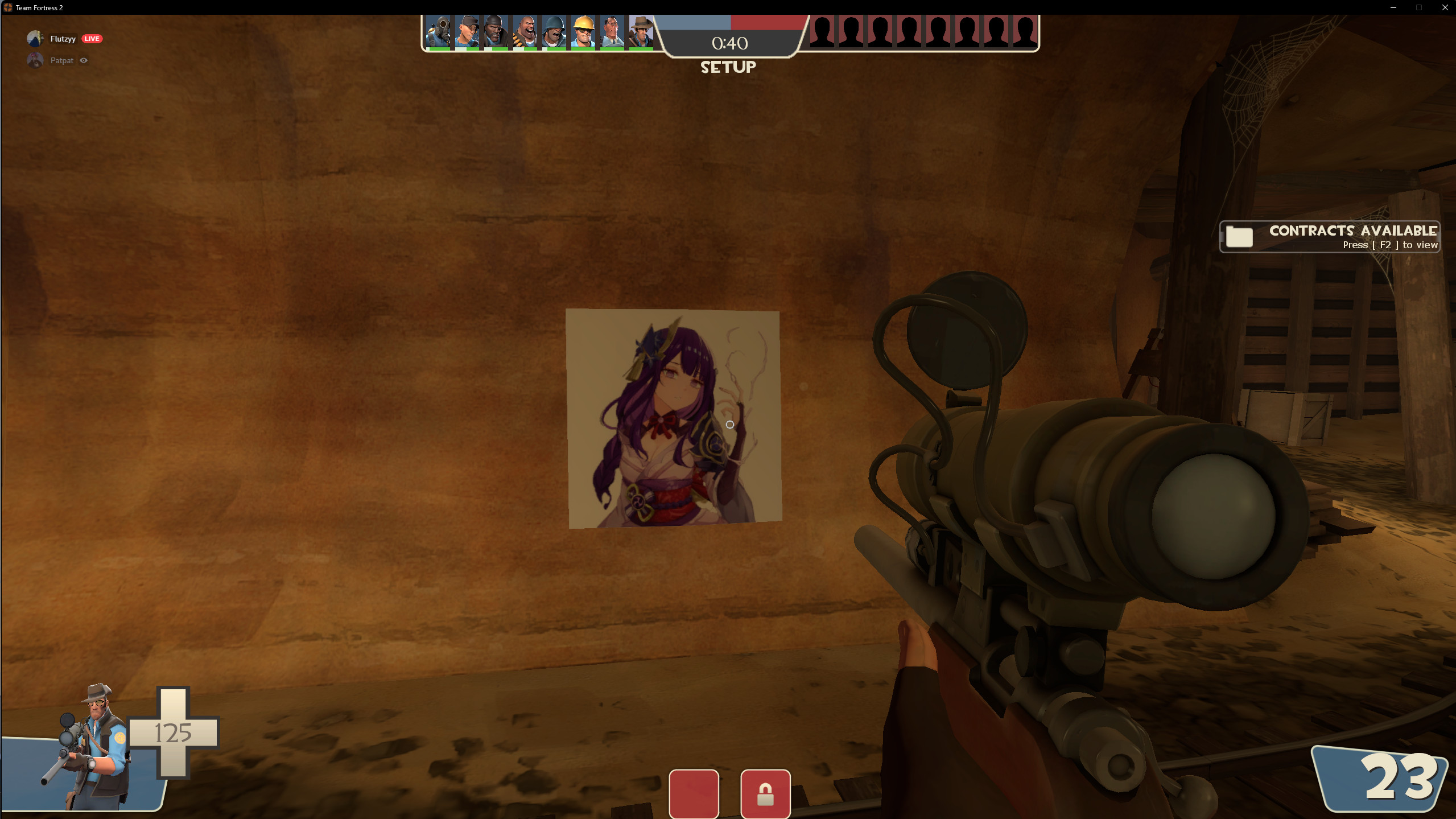Select the Demoman class portrait
Viewport: 1456px width, 819px height.
click(495, 32)
